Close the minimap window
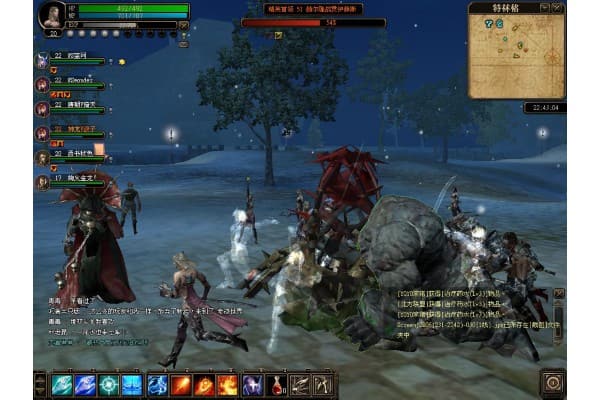This screenshot has height=400, width=600. click(x=560, y=7)
